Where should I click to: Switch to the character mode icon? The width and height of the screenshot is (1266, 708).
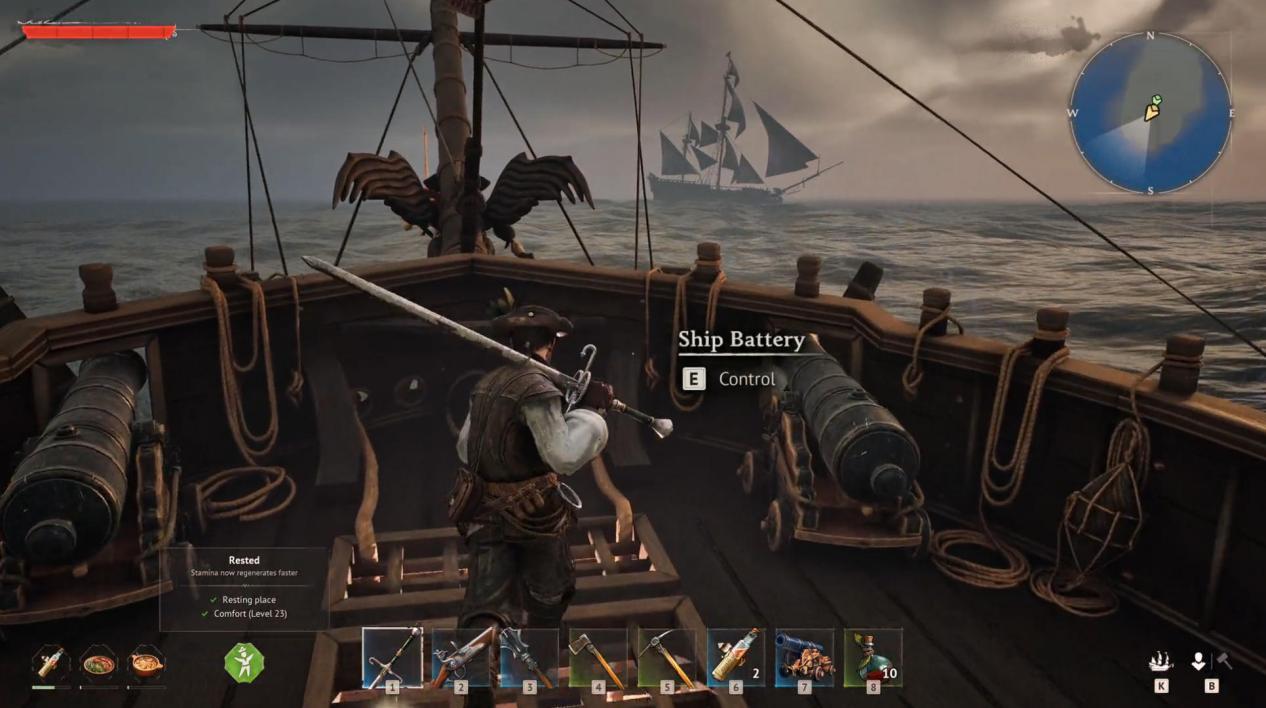1198,661
